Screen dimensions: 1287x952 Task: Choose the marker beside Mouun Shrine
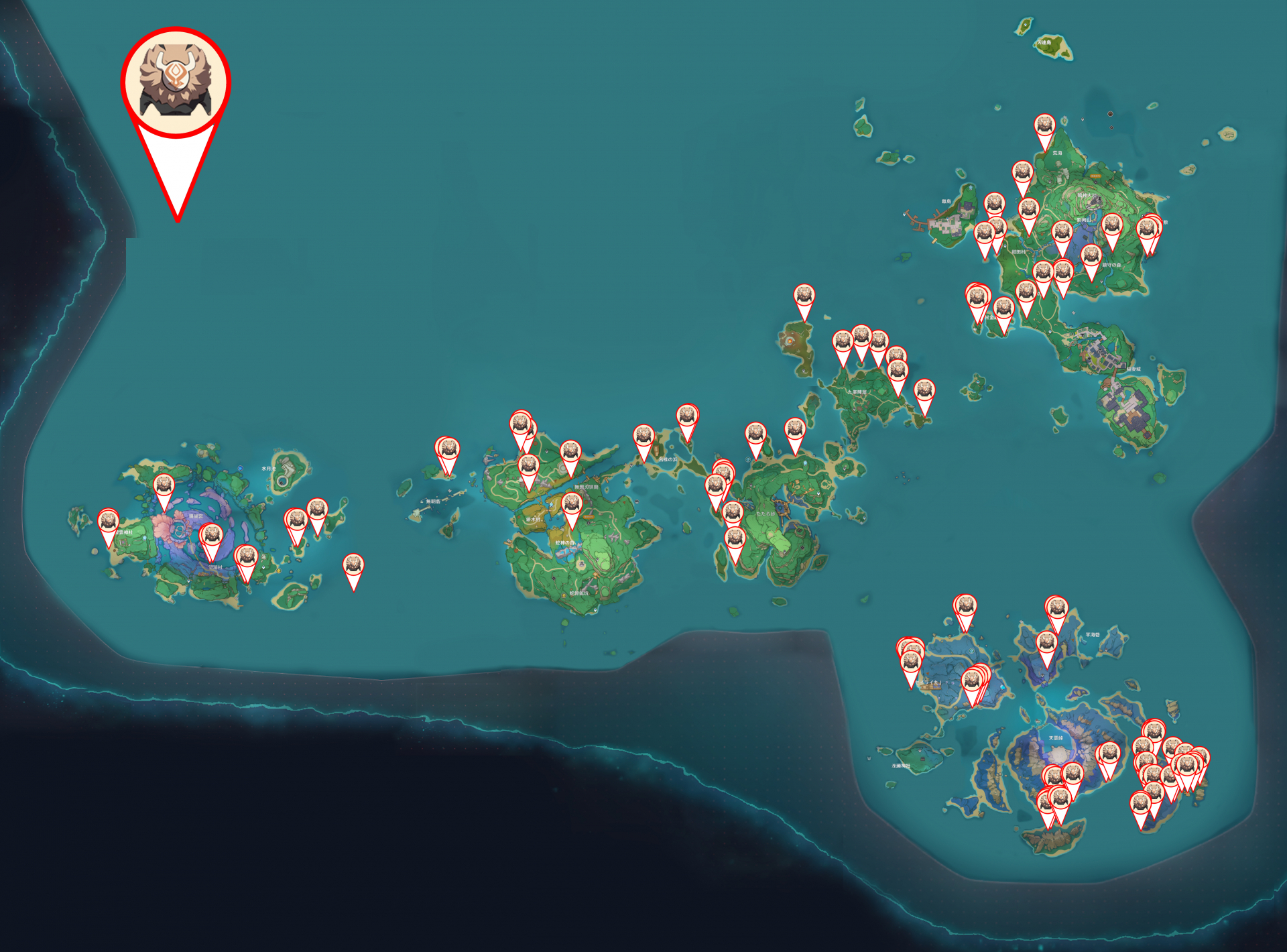(109, 522)
